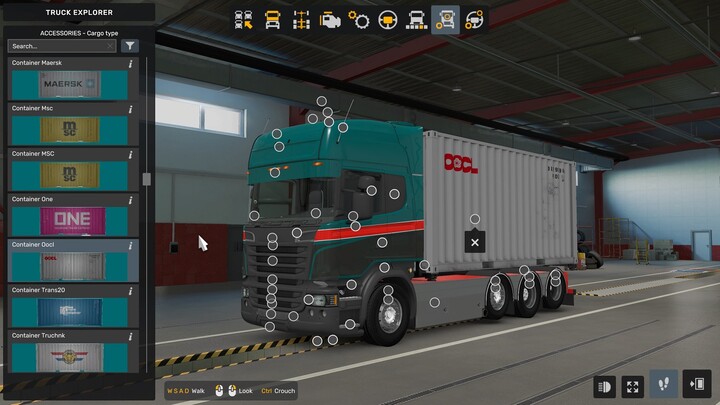Toggle the headlights button
This screenshot has height=405, width=720.
point(605,385)
